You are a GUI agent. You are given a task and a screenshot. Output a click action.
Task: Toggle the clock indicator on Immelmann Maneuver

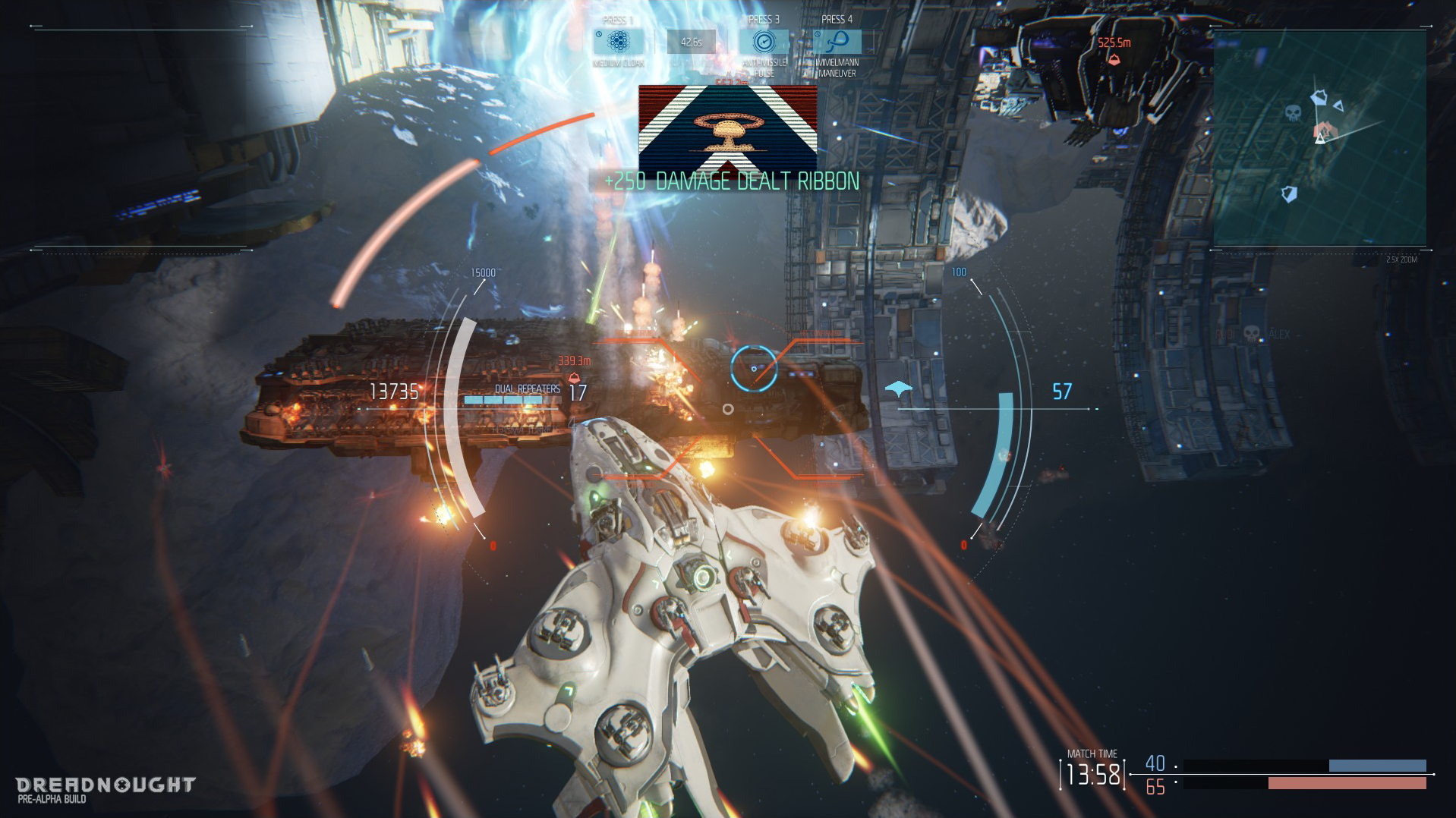pyautogui.click(x=817, y=33)
